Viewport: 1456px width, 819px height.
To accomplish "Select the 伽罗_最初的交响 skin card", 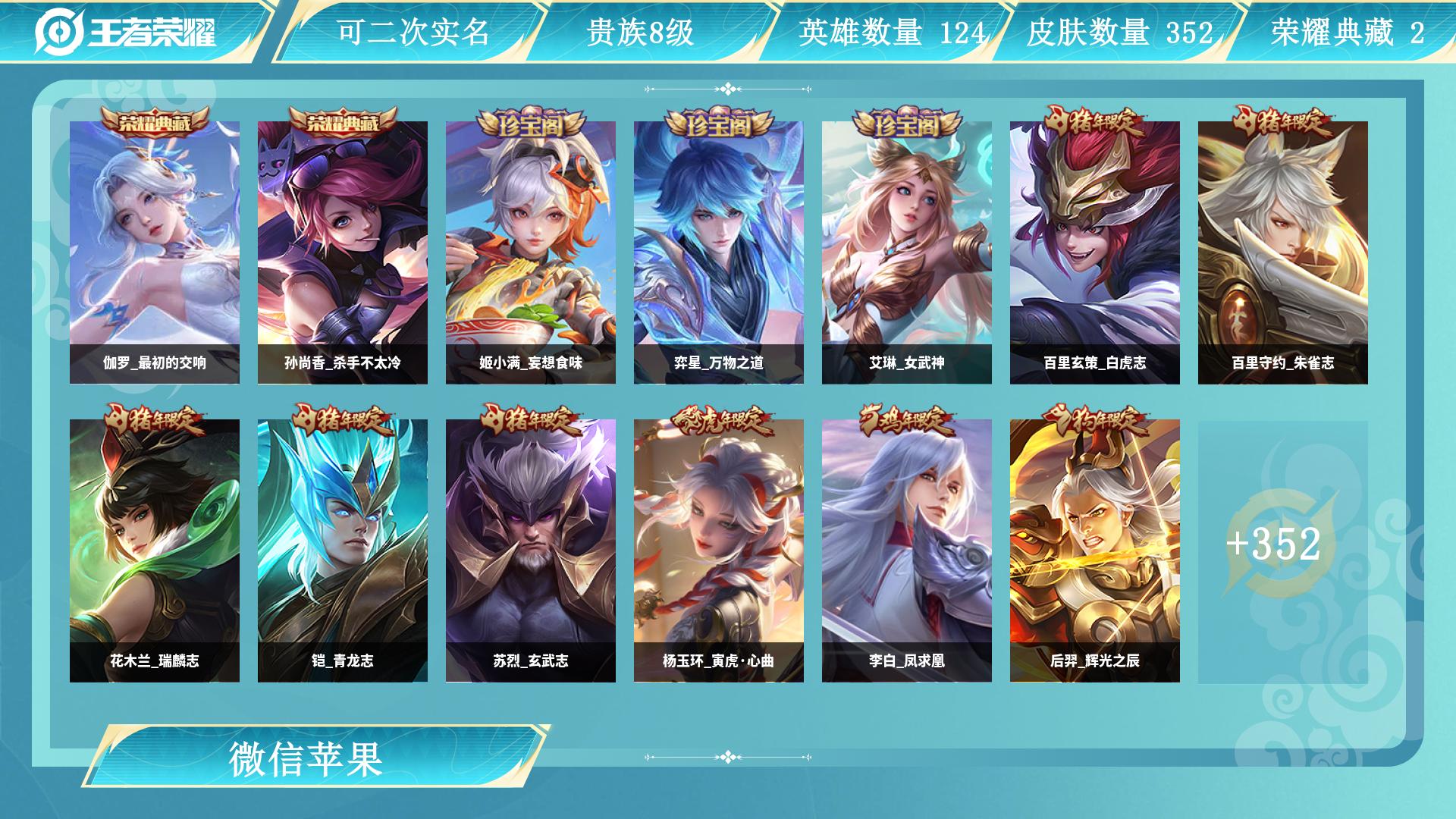I will pyautogui.click(x=155, y=253).
